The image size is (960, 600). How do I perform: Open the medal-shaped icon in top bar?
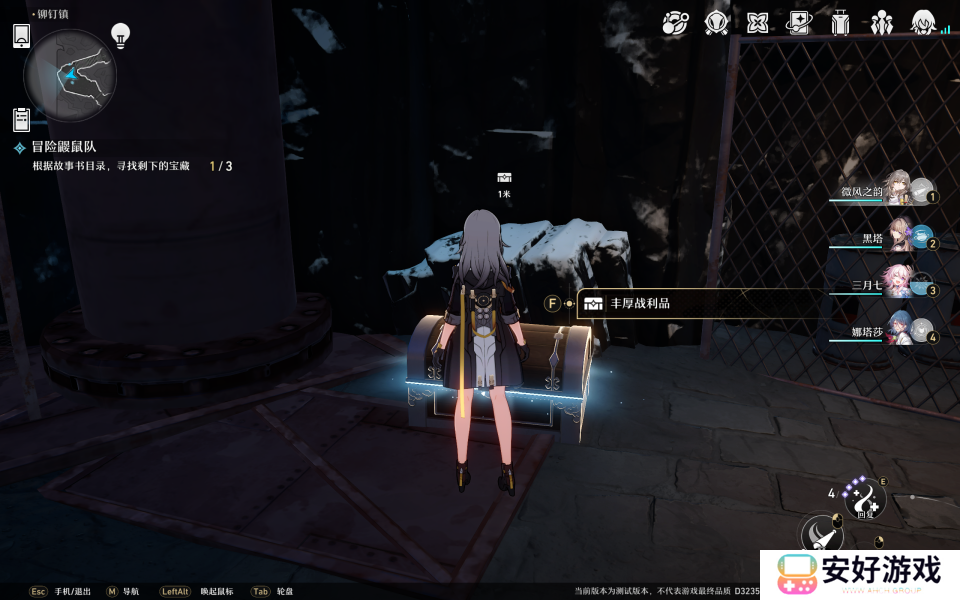pyautogui.click(x=716, y=22)
